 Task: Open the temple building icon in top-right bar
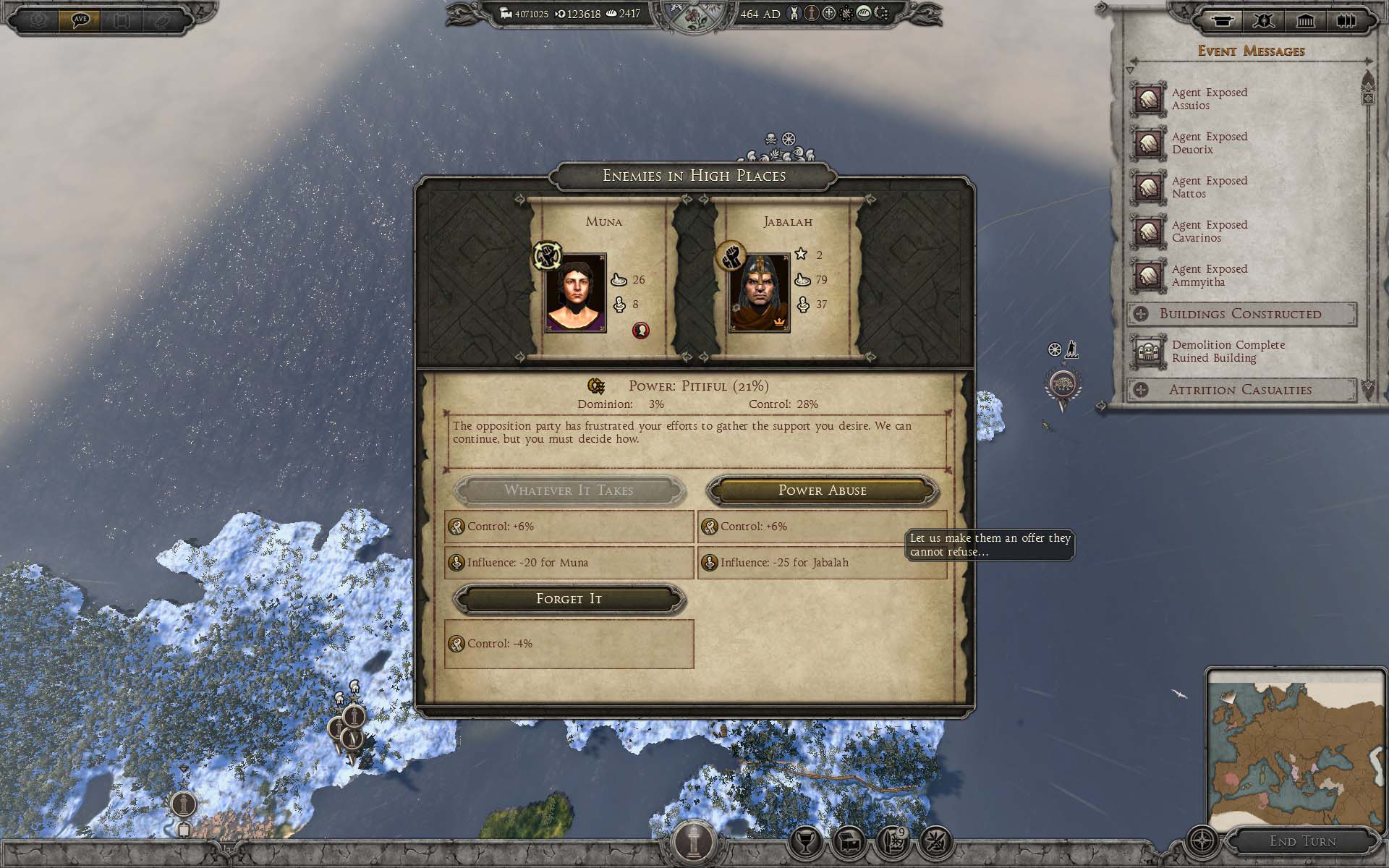[x=1305, y=21]
